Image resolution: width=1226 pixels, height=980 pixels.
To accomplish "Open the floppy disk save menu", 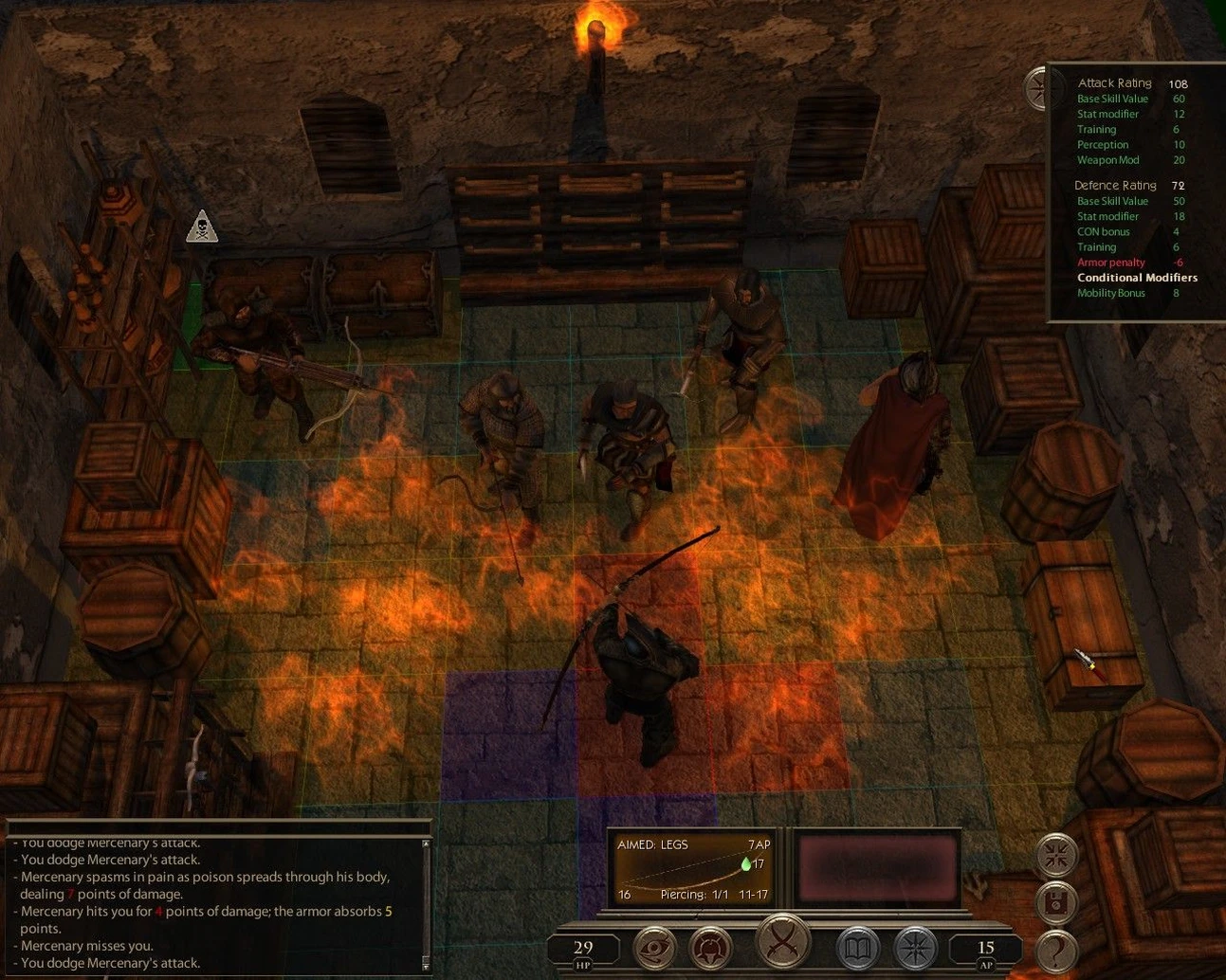I will [x=1056, y=904].
